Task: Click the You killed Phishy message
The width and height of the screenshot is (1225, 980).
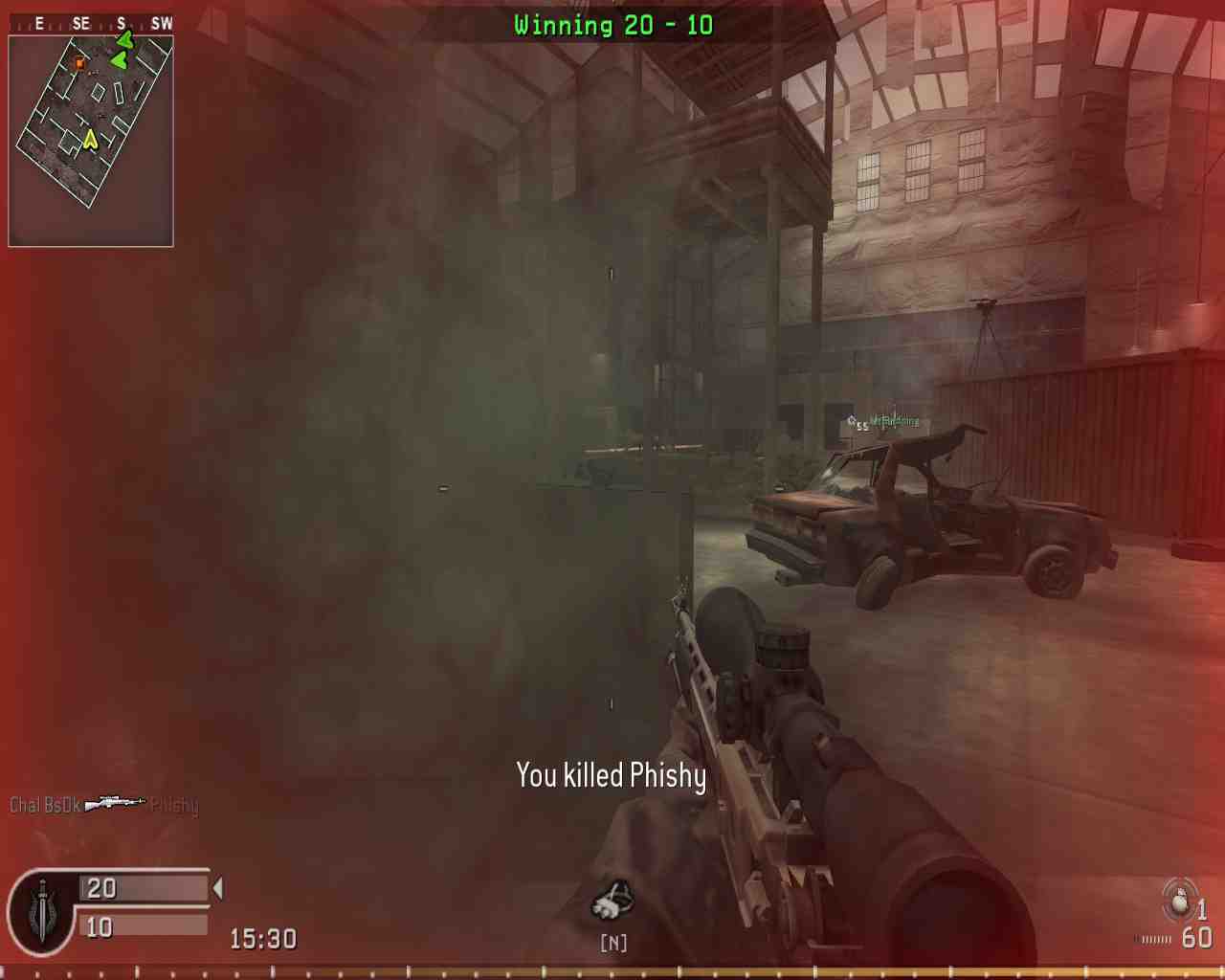Action: coord(611,778)
